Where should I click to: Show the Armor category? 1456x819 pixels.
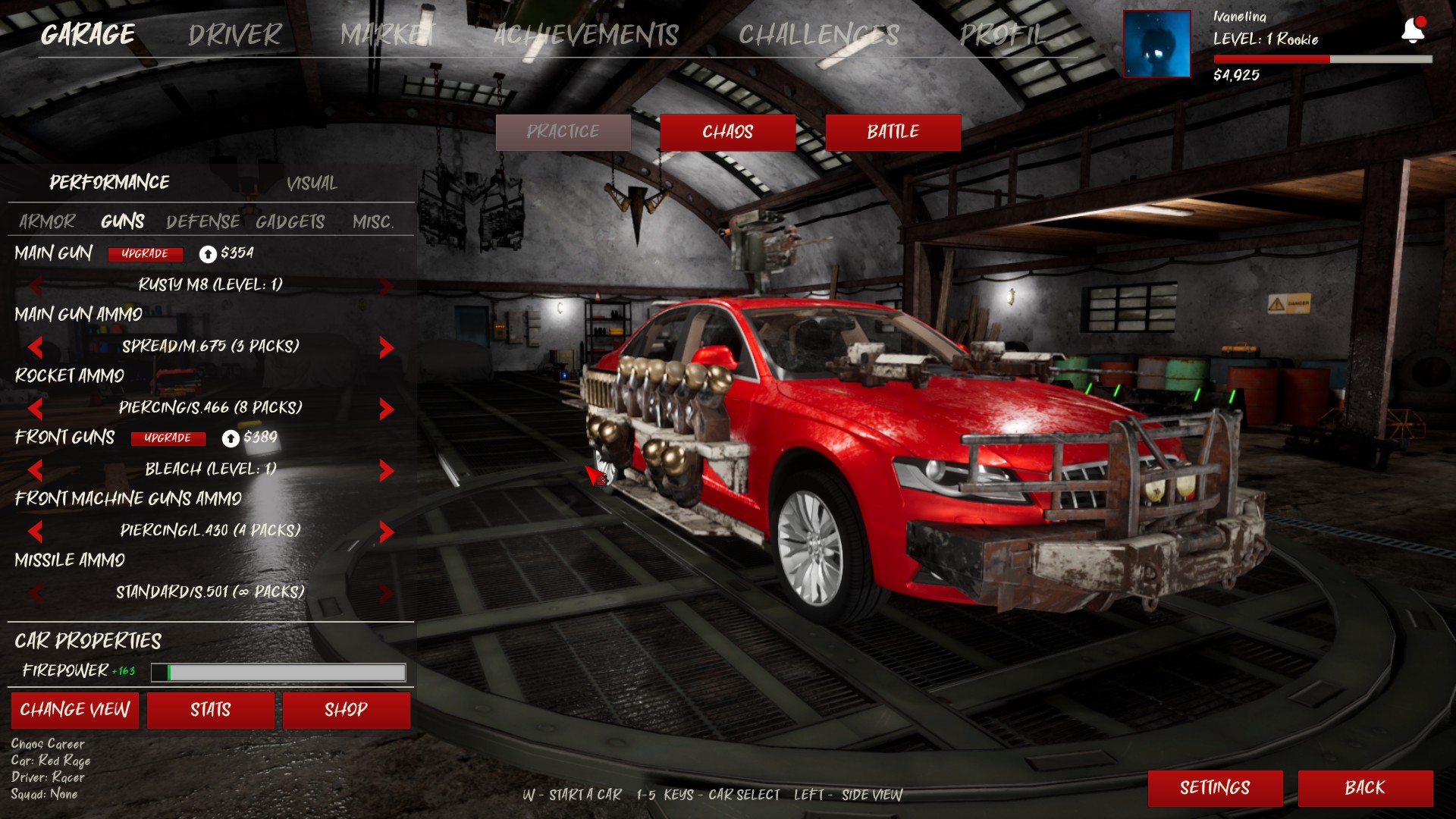47,221
